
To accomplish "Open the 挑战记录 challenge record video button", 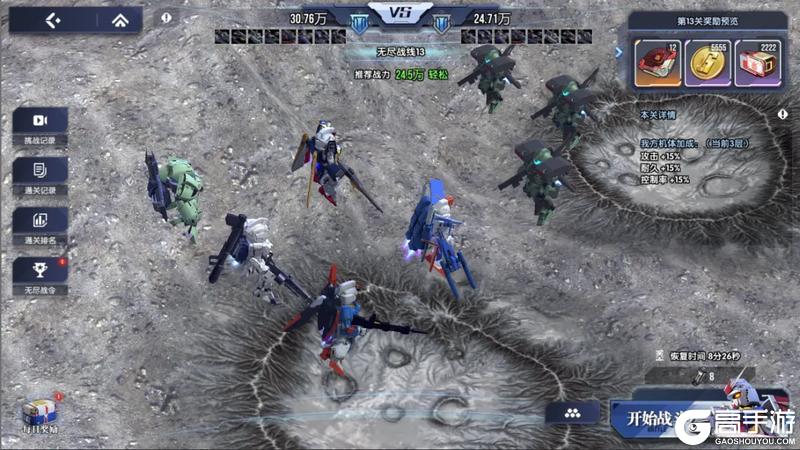I will point(40,123).
